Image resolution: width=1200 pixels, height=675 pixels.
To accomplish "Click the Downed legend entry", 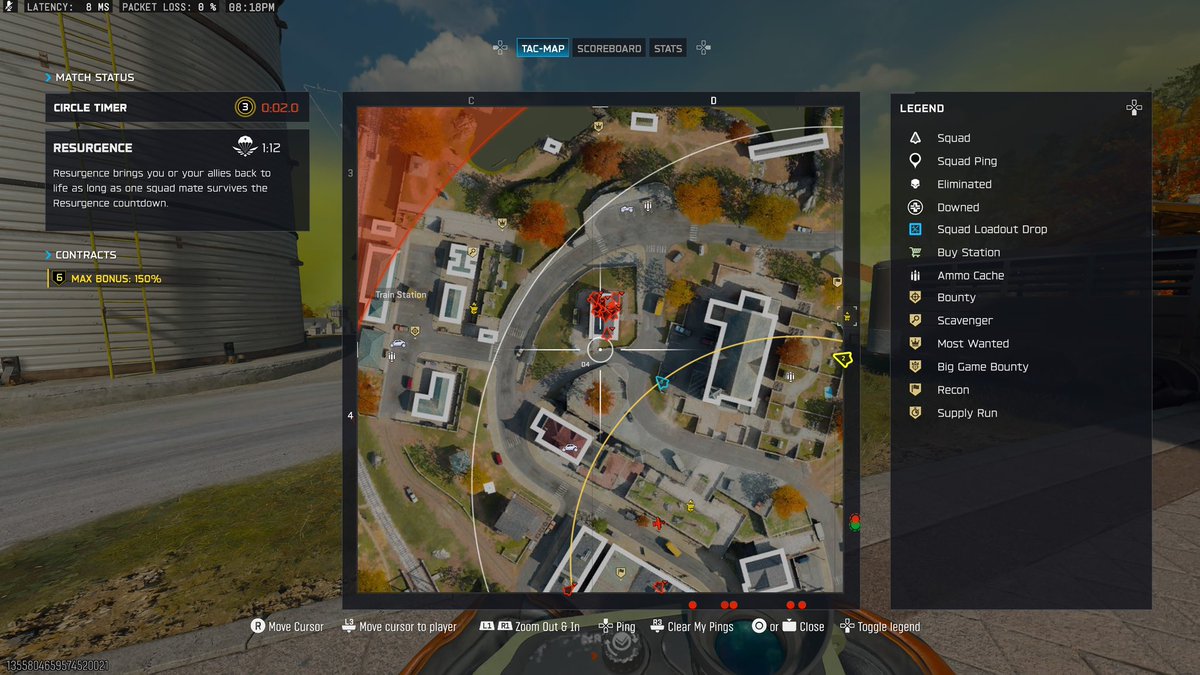I will pyautogui.click(x=957, y=207).
